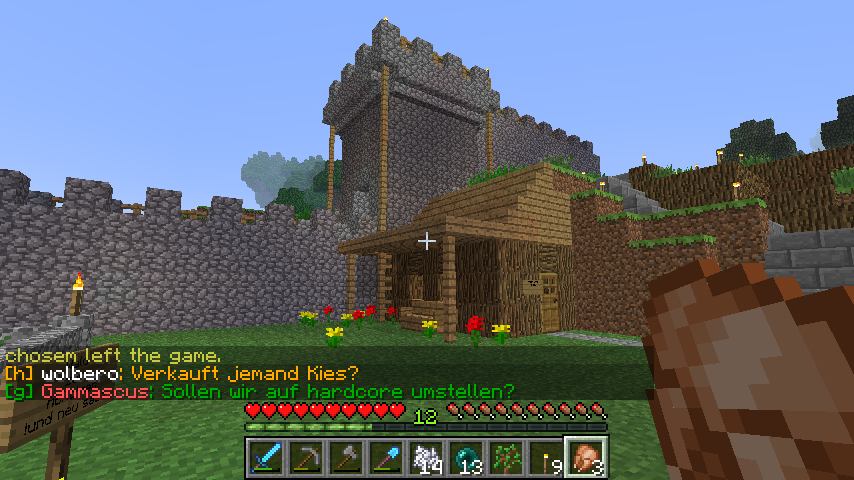The height and width of the screenshot is (480, 854).
Task: Select the torch stack slot
Action: [547, 458]
